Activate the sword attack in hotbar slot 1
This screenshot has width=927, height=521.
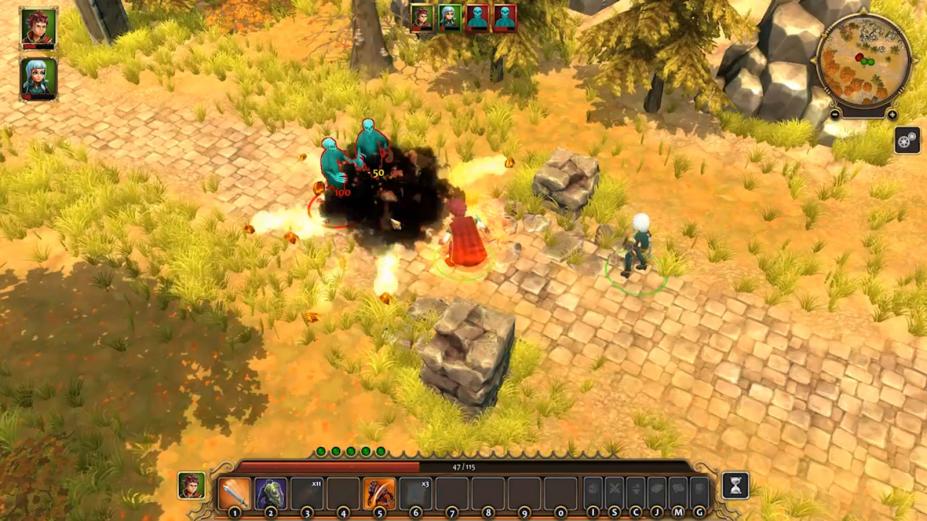click(234, 492)
